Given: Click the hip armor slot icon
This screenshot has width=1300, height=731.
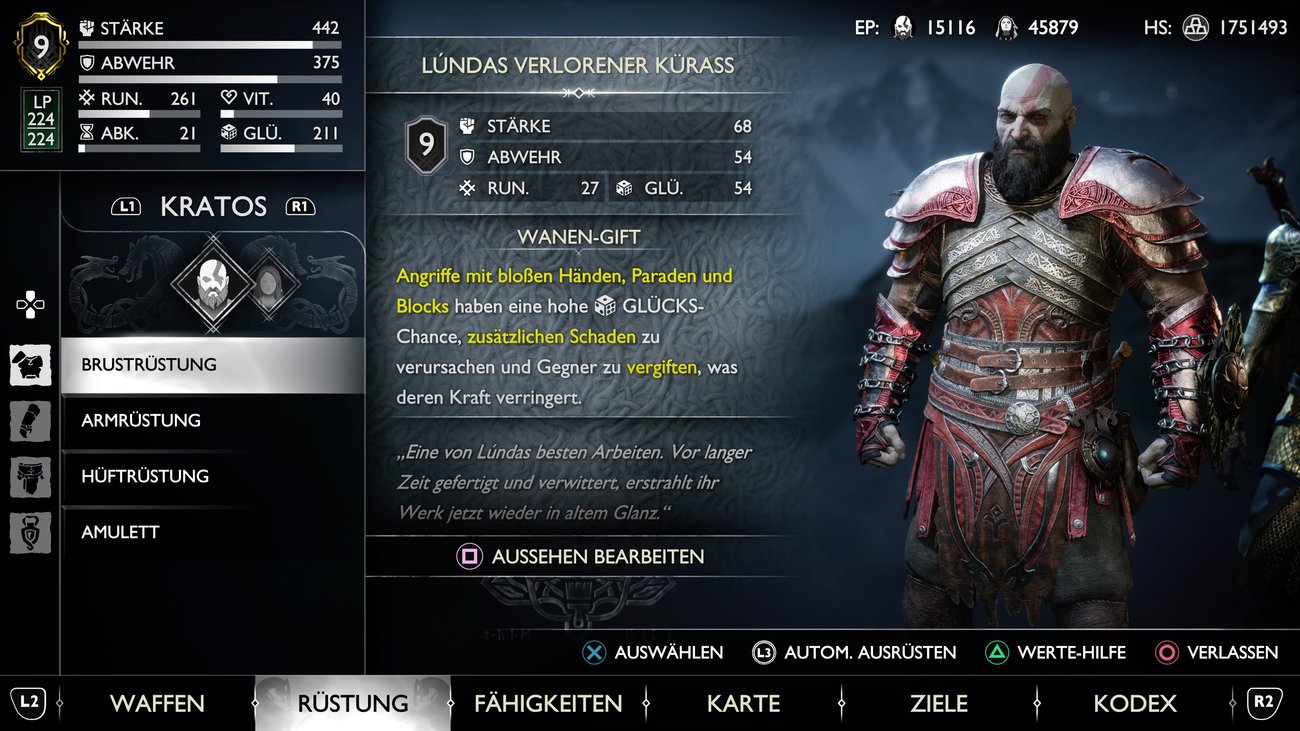Looking at the screenshot, I should click(30, 477).
